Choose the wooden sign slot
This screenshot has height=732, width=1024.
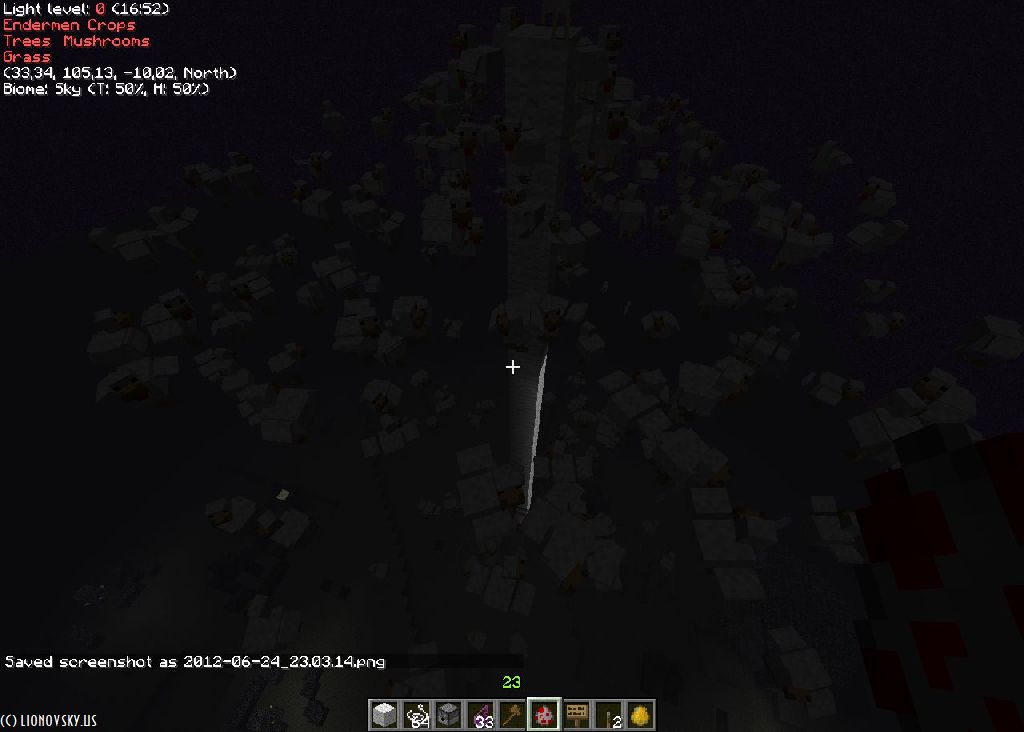pyautogui.click(x=576, y=715)
